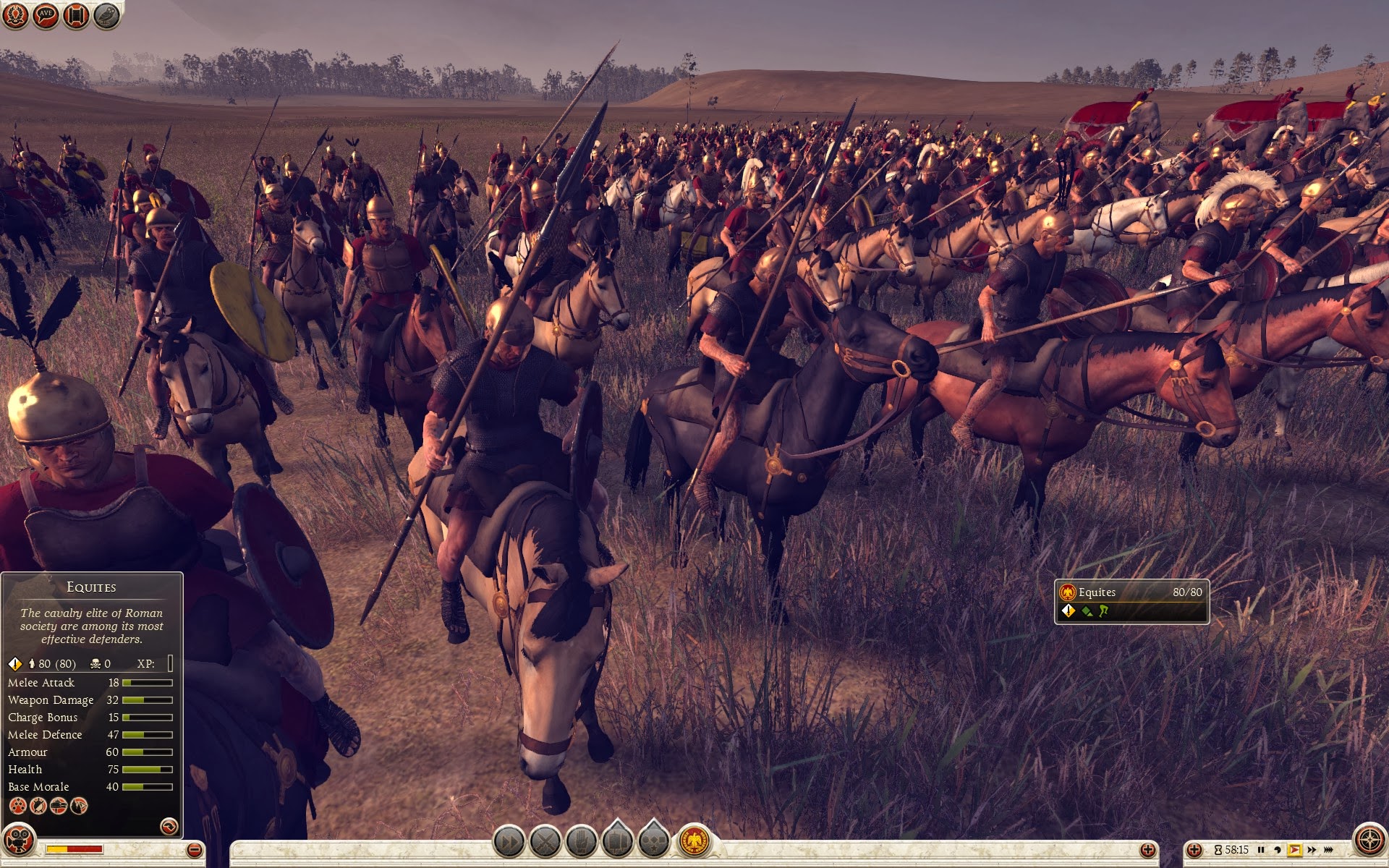Toggle the cinematic film camera button

(19, 841)
